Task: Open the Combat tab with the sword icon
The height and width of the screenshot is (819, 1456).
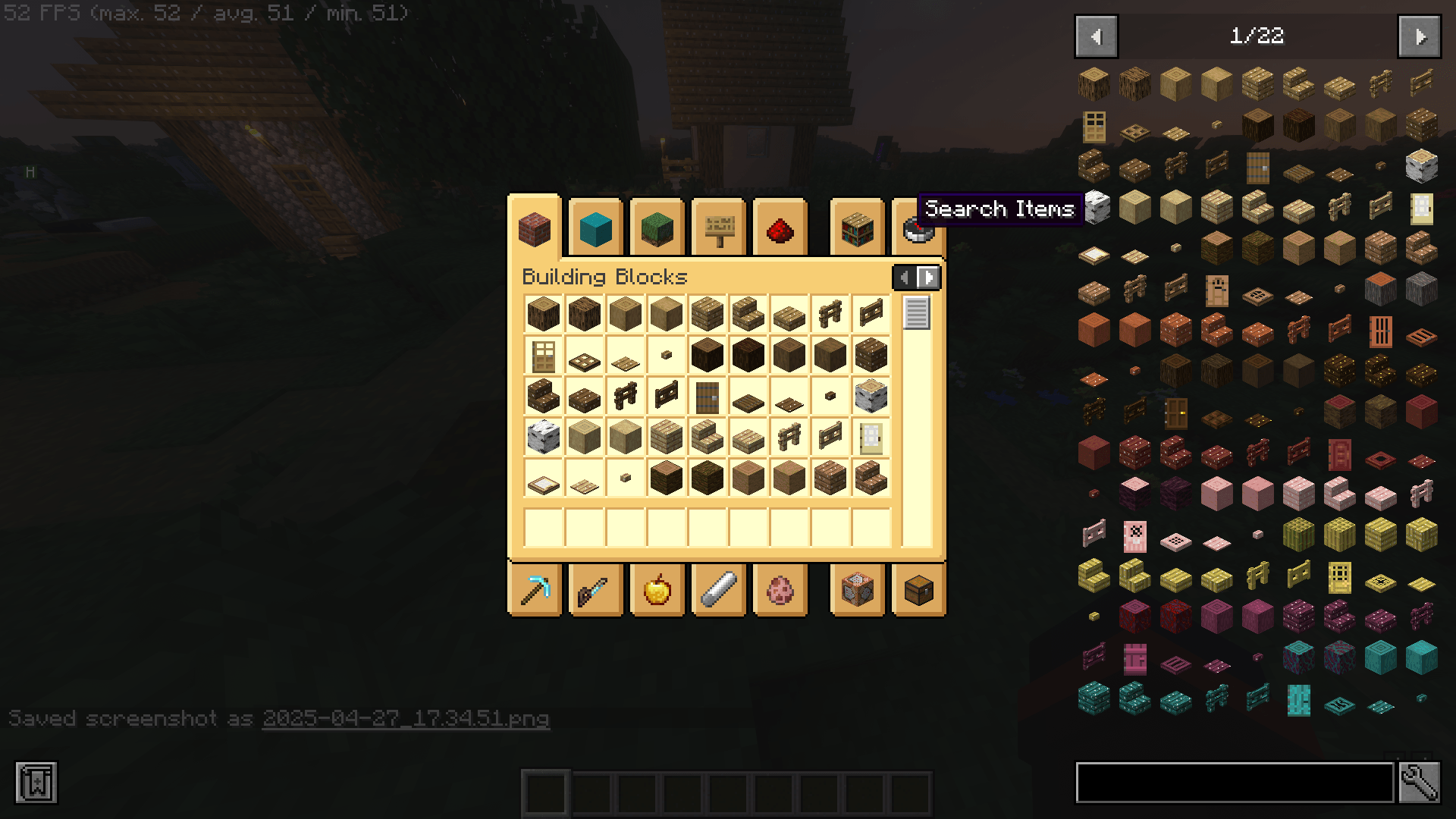Action: (x=596, y=590)
